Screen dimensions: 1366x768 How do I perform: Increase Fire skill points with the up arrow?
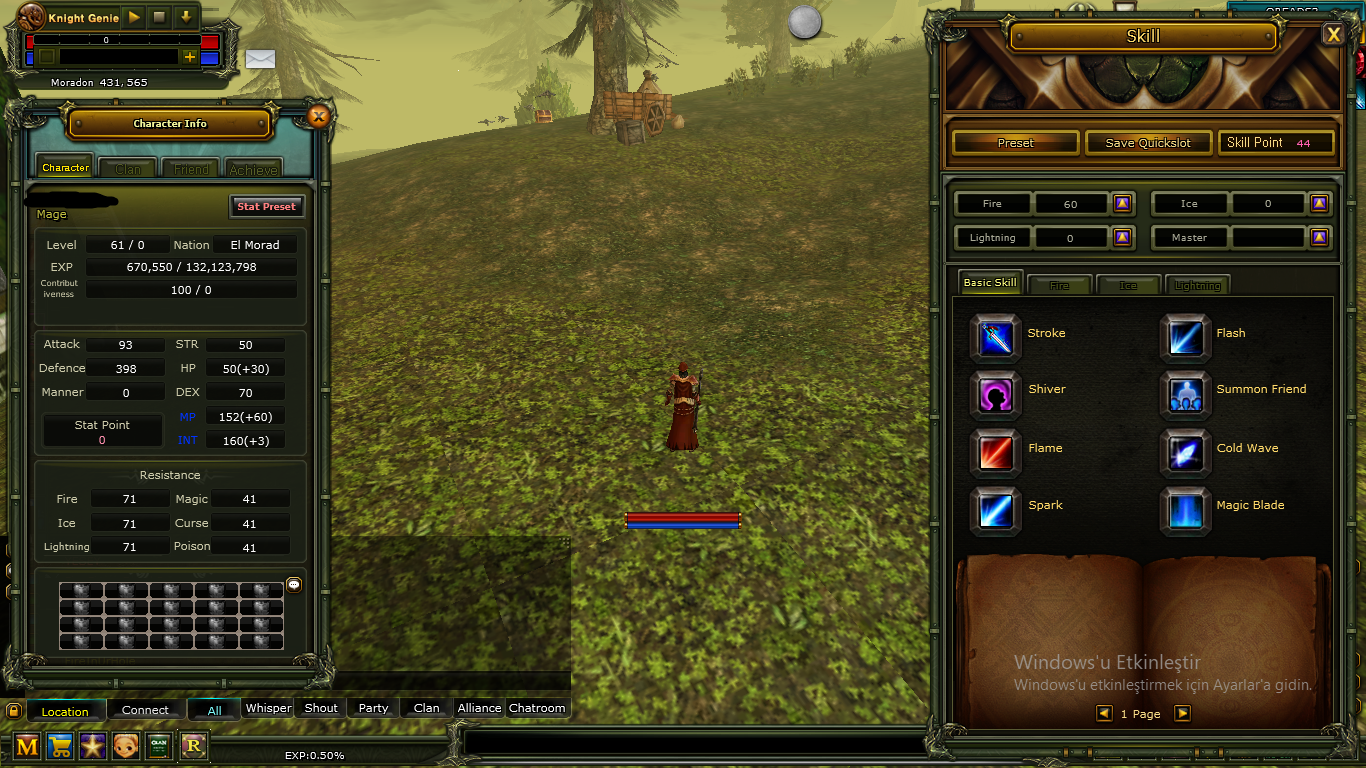pos(1121,203)
